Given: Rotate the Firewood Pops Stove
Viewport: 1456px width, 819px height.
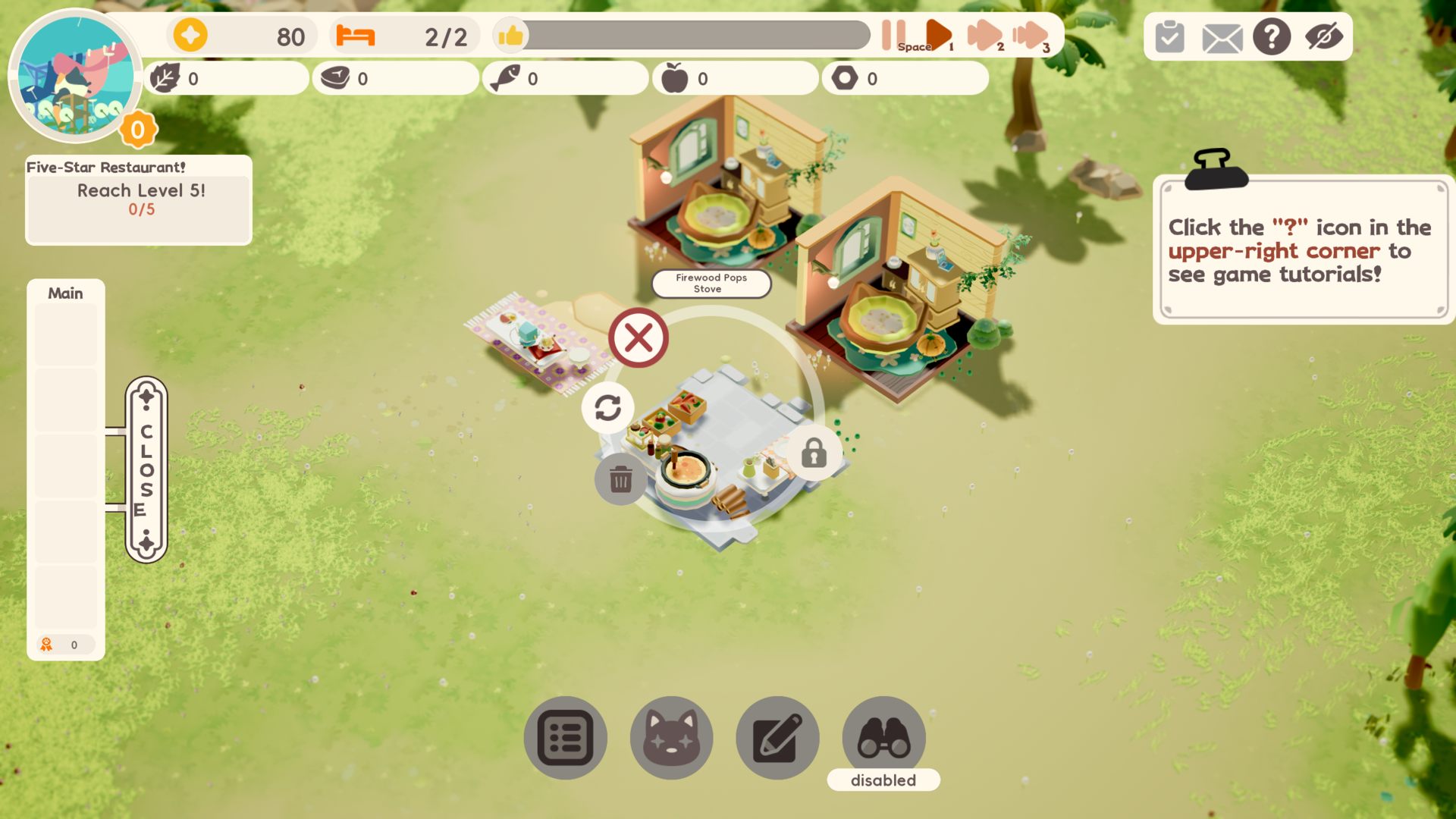Looking at the screenshot, I should (x=607, y=408).
